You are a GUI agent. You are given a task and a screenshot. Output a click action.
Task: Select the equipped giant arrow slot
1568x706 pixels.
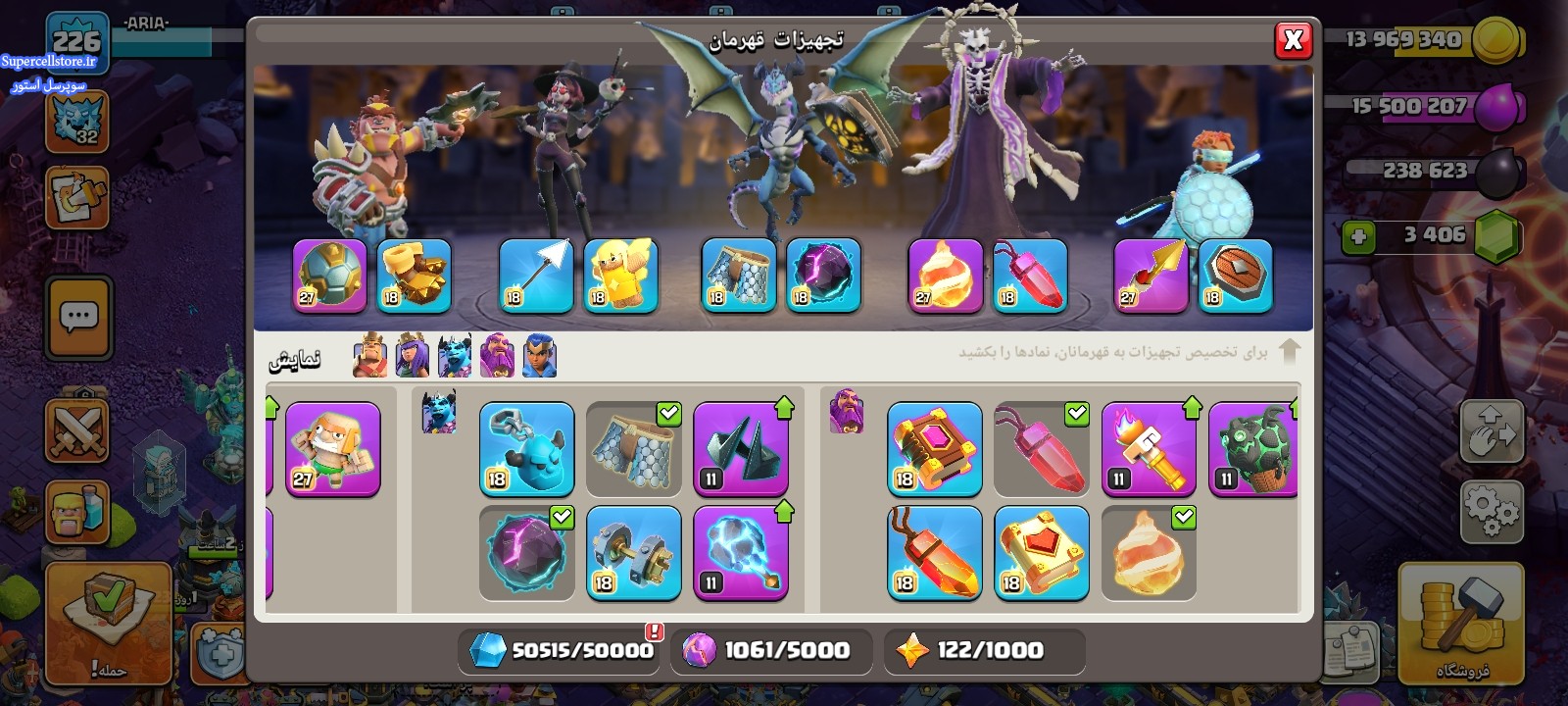point(536,277)
